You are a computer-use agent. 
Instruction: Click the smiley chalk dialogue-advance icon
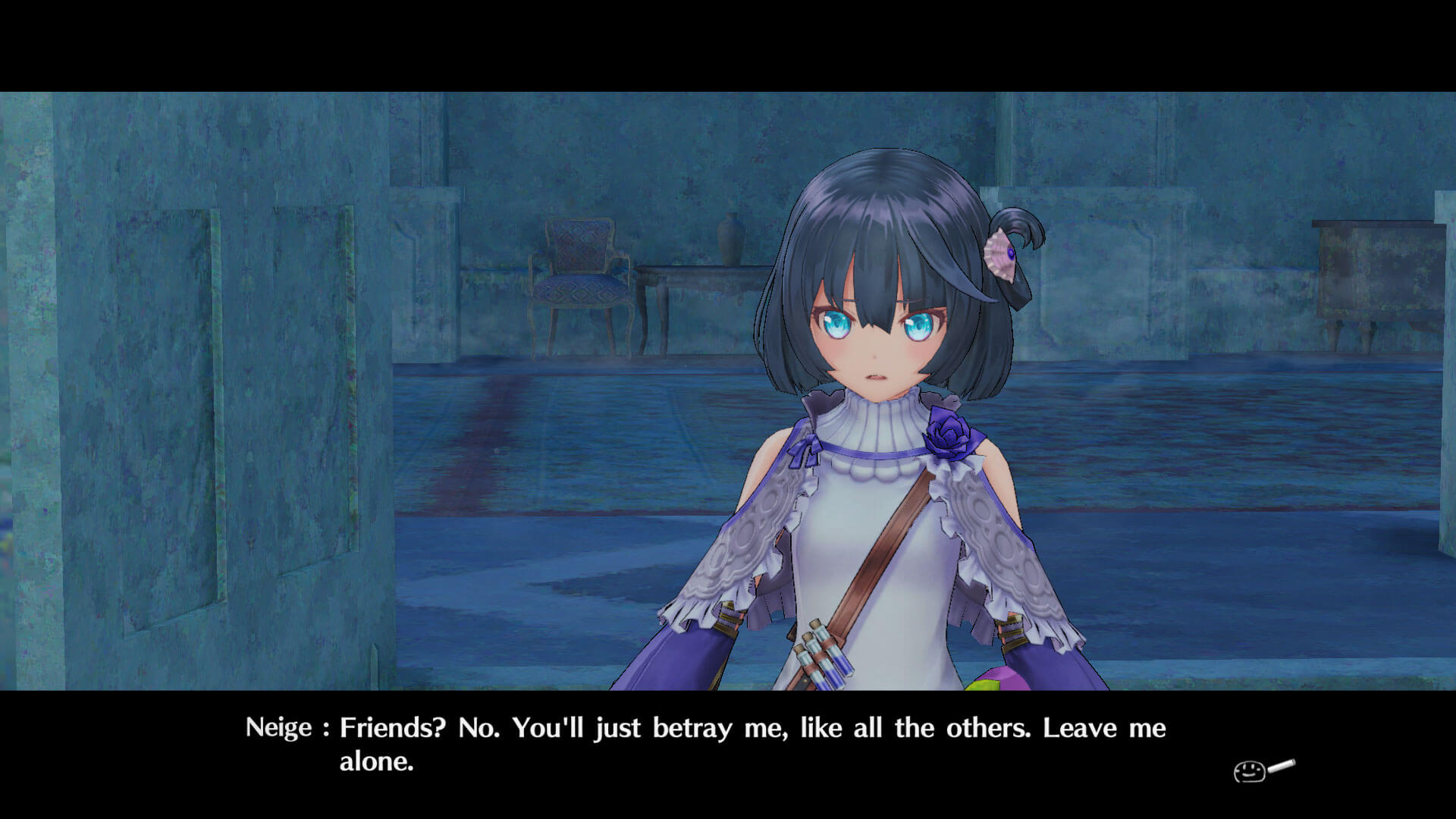click(1262, 770)
